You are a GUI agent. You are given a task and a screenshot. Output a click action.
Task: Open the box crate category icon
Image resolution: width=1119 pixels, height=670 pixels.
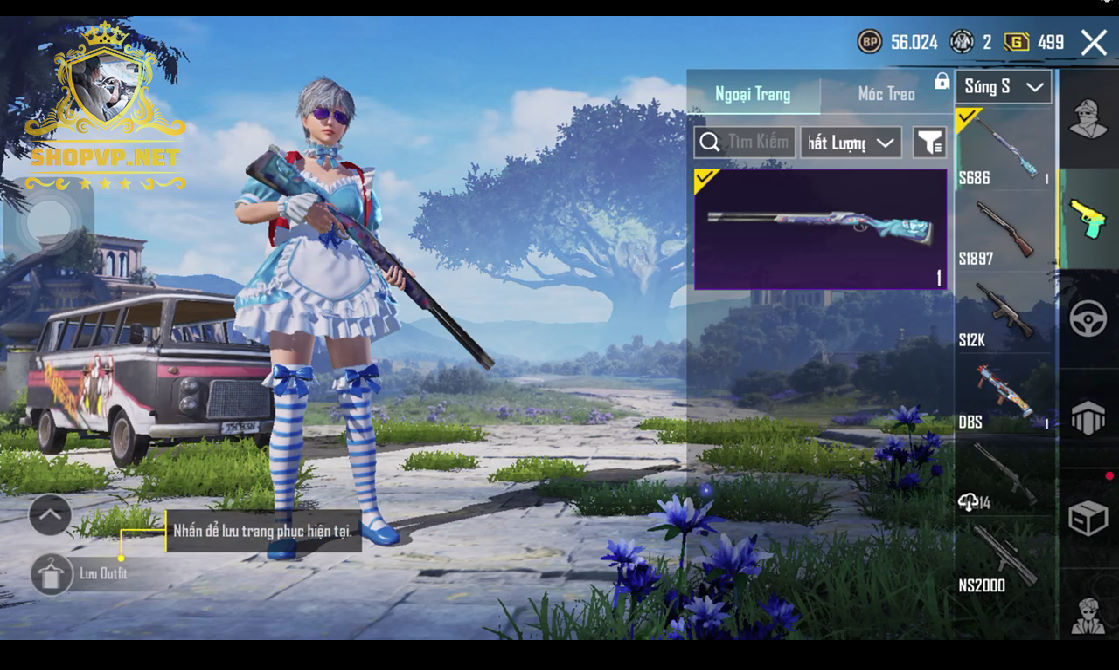click(x=1088, y=519)
